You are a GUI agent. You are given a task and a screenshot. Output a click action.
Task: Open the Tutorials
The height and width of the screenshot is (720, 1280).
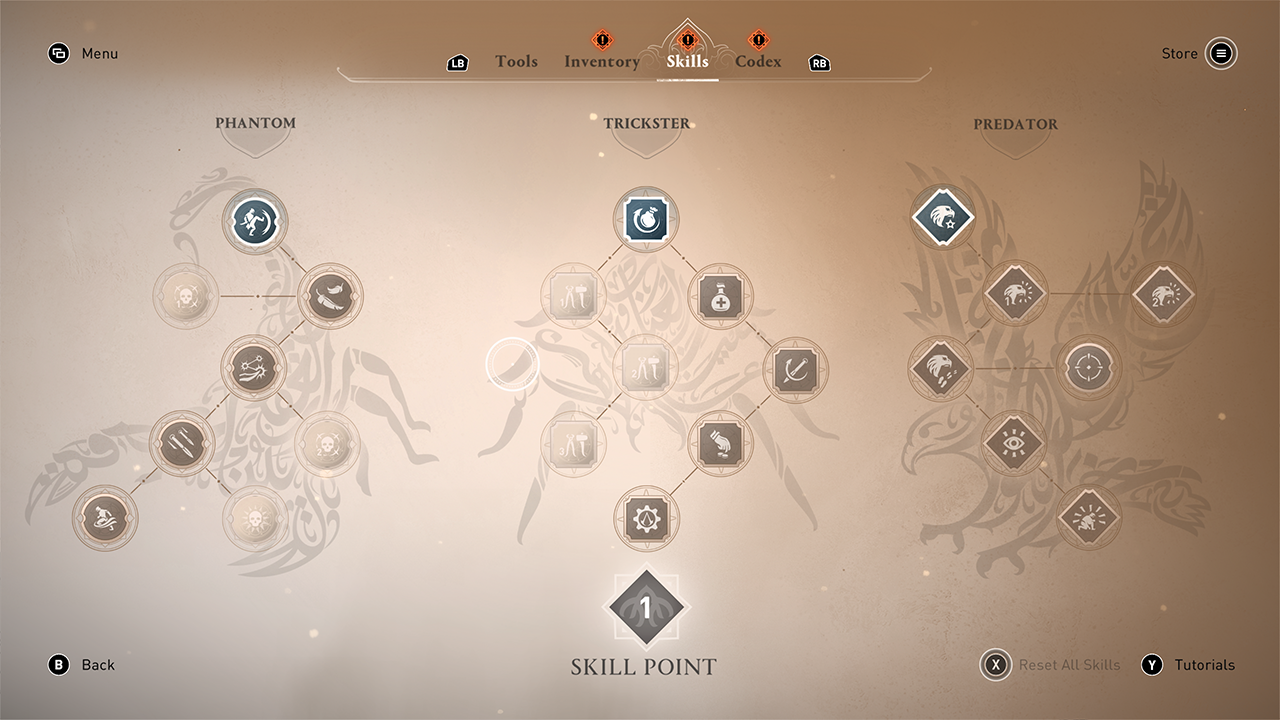coord(1152,665)
